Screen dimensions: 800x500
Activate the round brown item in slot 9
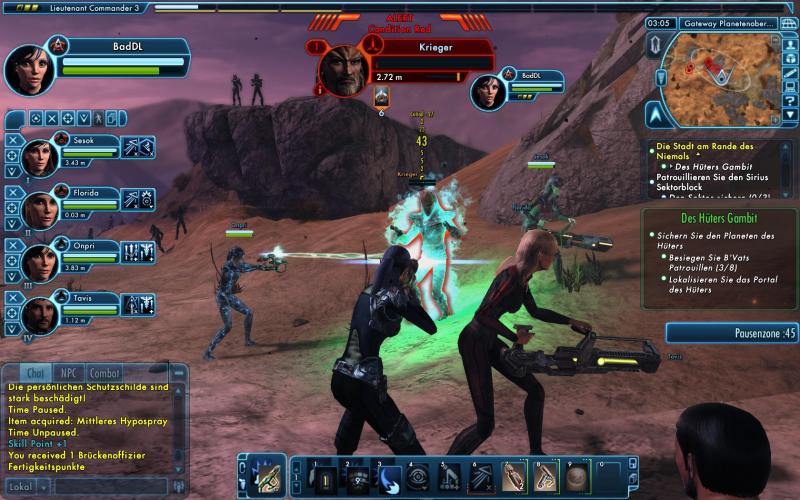(x=577, y=478)
